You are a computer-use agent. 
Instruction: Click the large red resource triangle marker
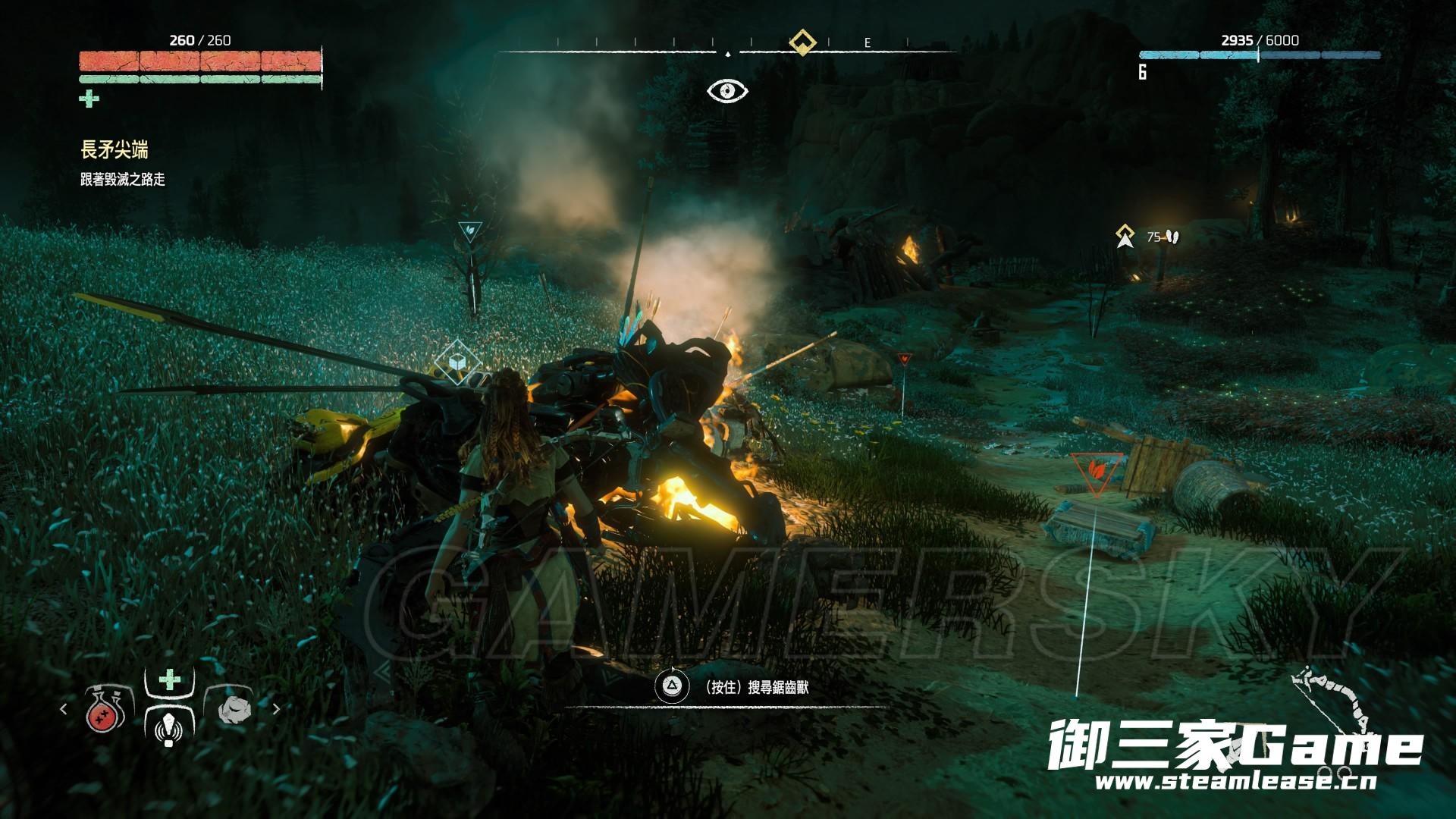1096,470
